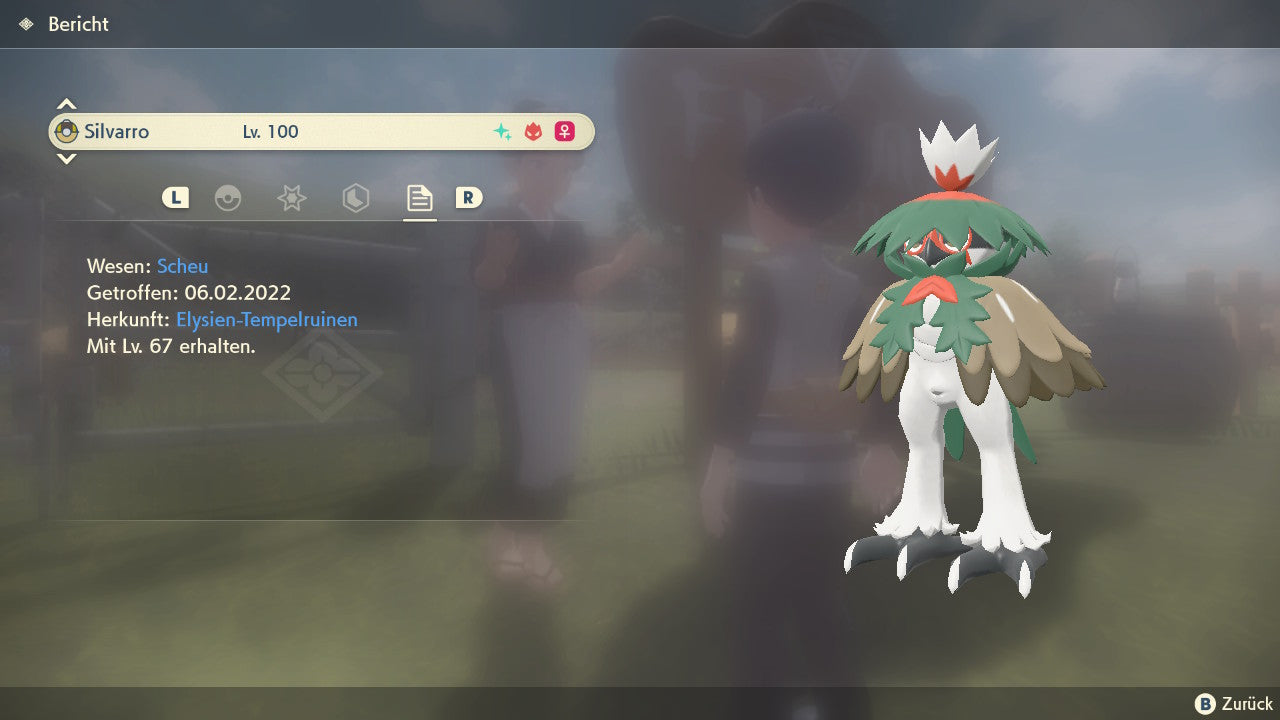Open the starburst-icon tab
This screenshot has width=1280, height=720.
pos(291,198)
